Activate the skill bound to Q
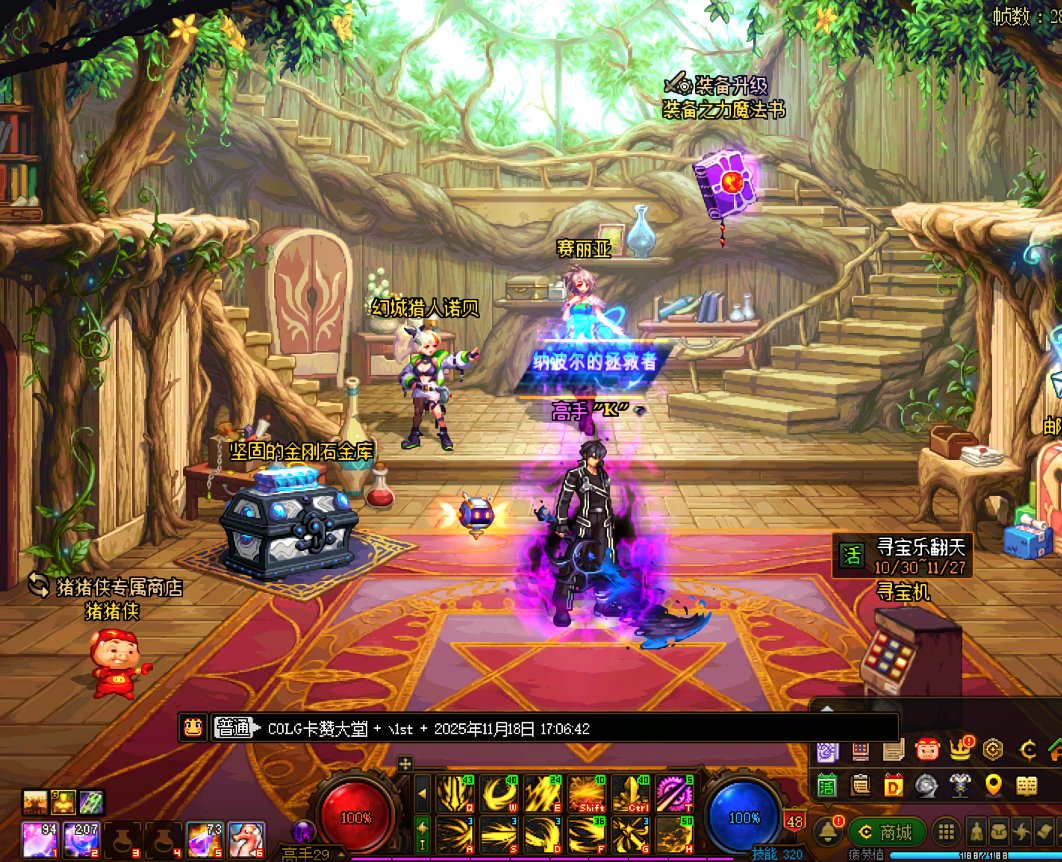This screenshot has height=862, width=1062. [x=455, y=794]
